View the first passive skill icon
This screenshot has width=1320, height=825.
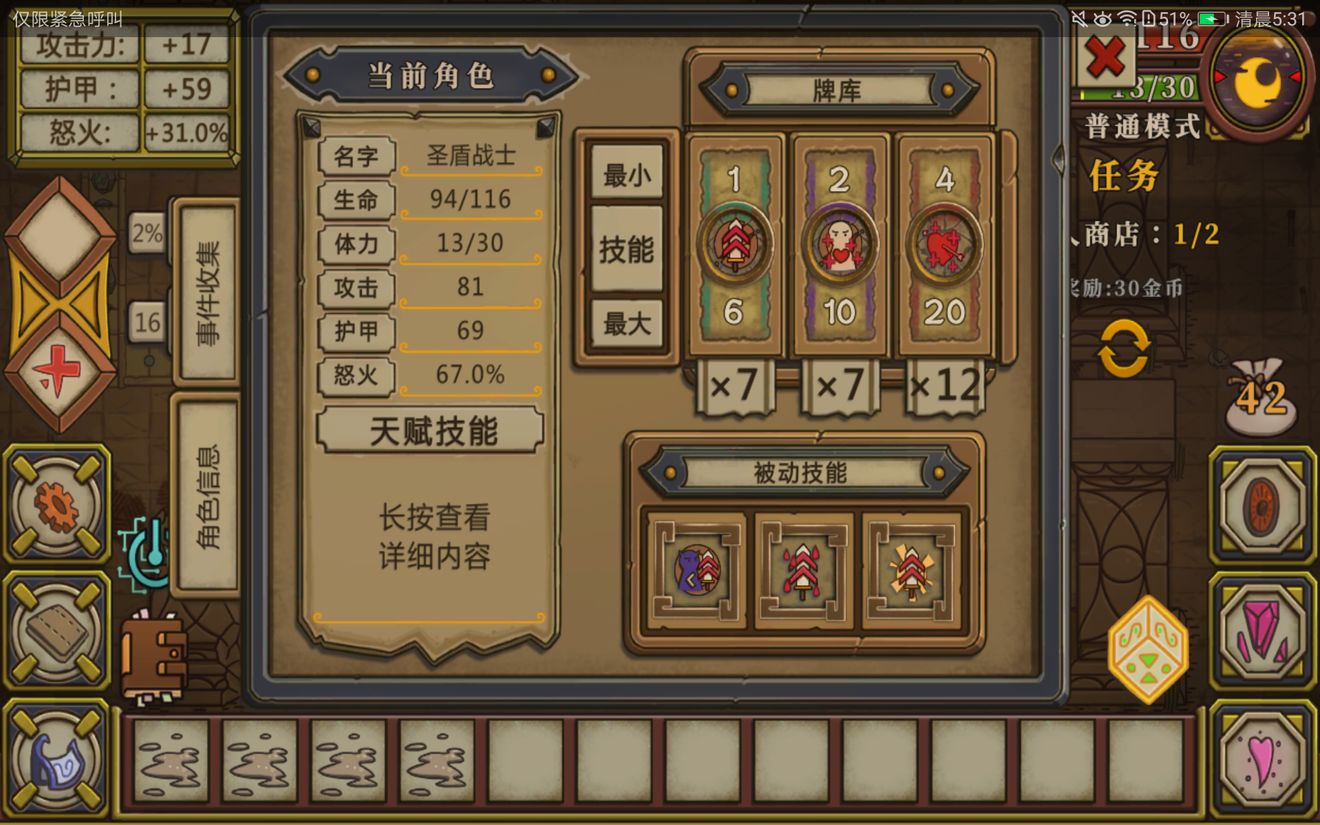coord(697,571)
